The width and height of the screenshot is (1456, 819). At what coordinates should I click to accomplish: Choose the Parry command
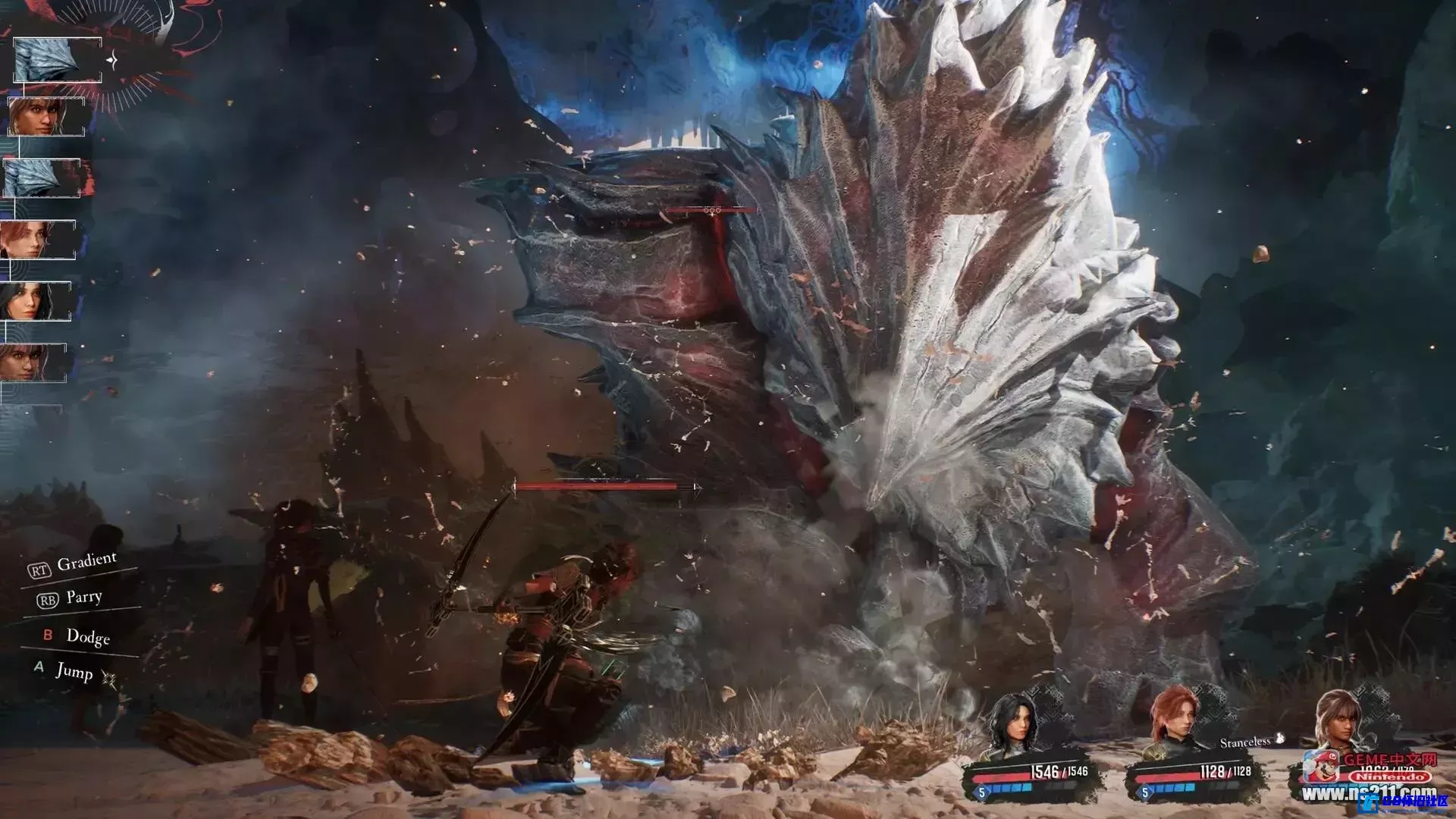(x=83, y=598)
